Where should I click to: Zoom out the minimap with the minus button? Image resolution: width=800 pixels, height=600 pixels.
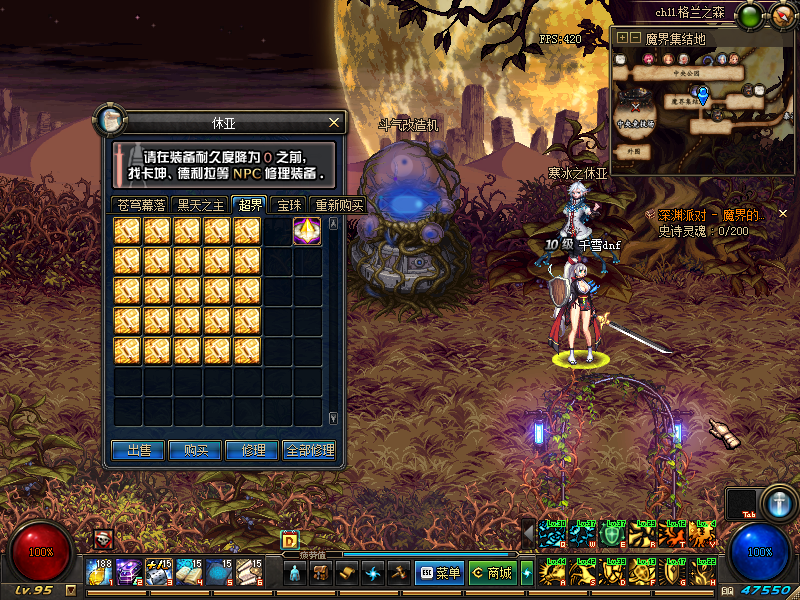pyautogui.click(x=634, y=38)
